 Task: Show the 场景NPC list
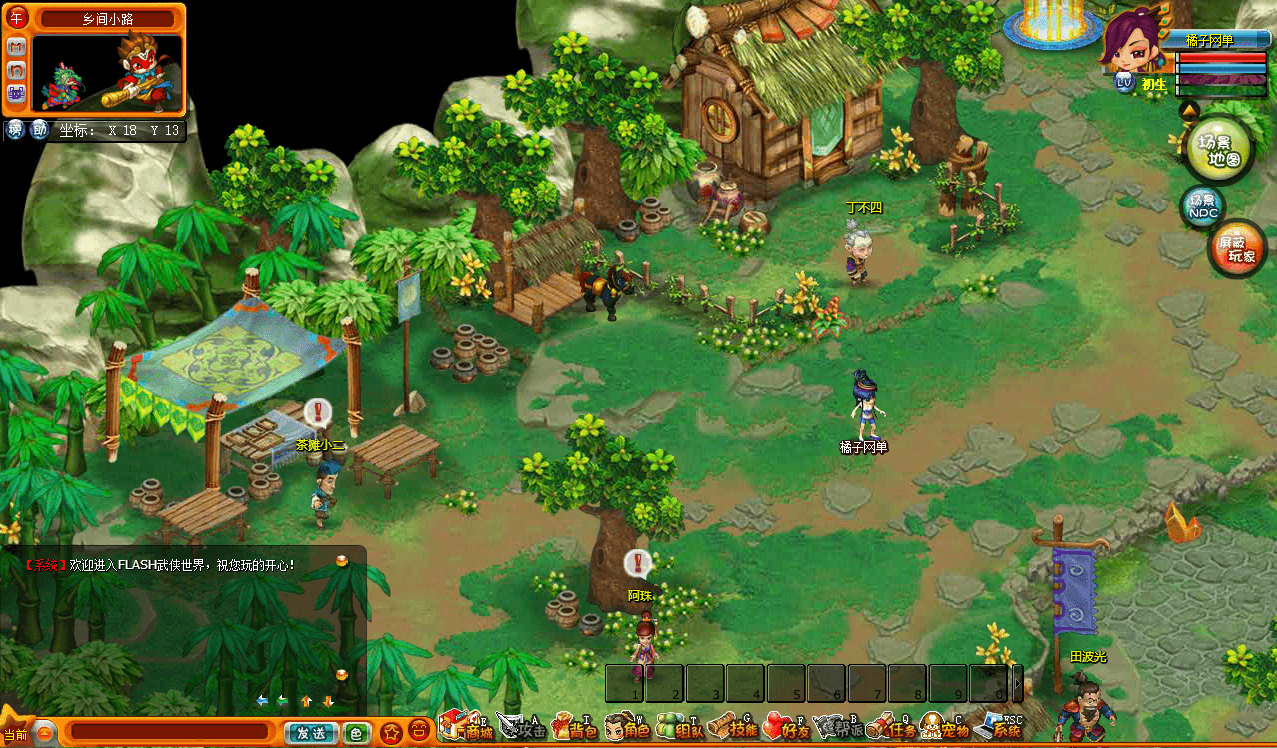point(1203,206)
